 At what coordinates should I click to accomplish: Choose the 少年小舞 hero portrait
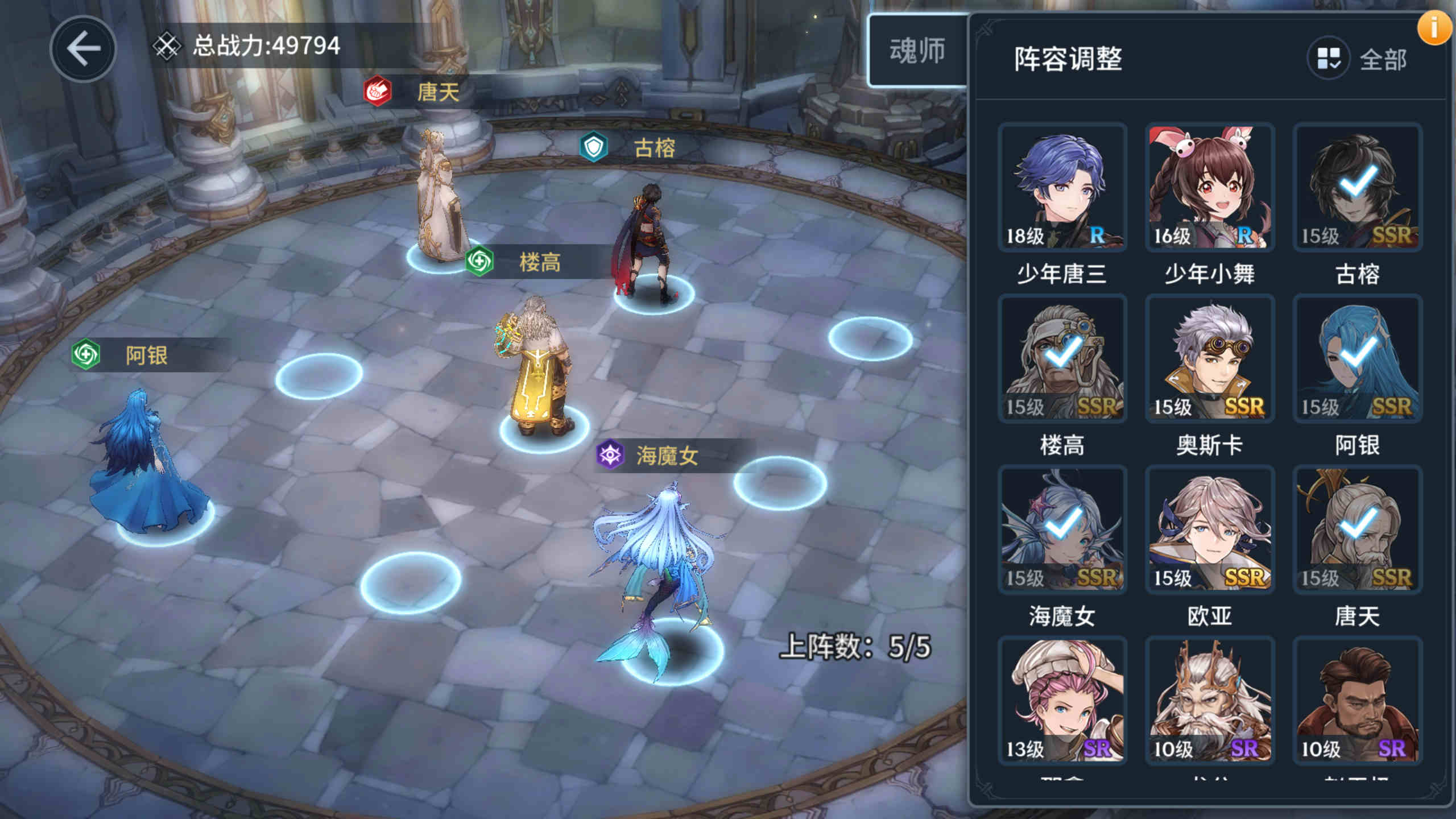1210,188
